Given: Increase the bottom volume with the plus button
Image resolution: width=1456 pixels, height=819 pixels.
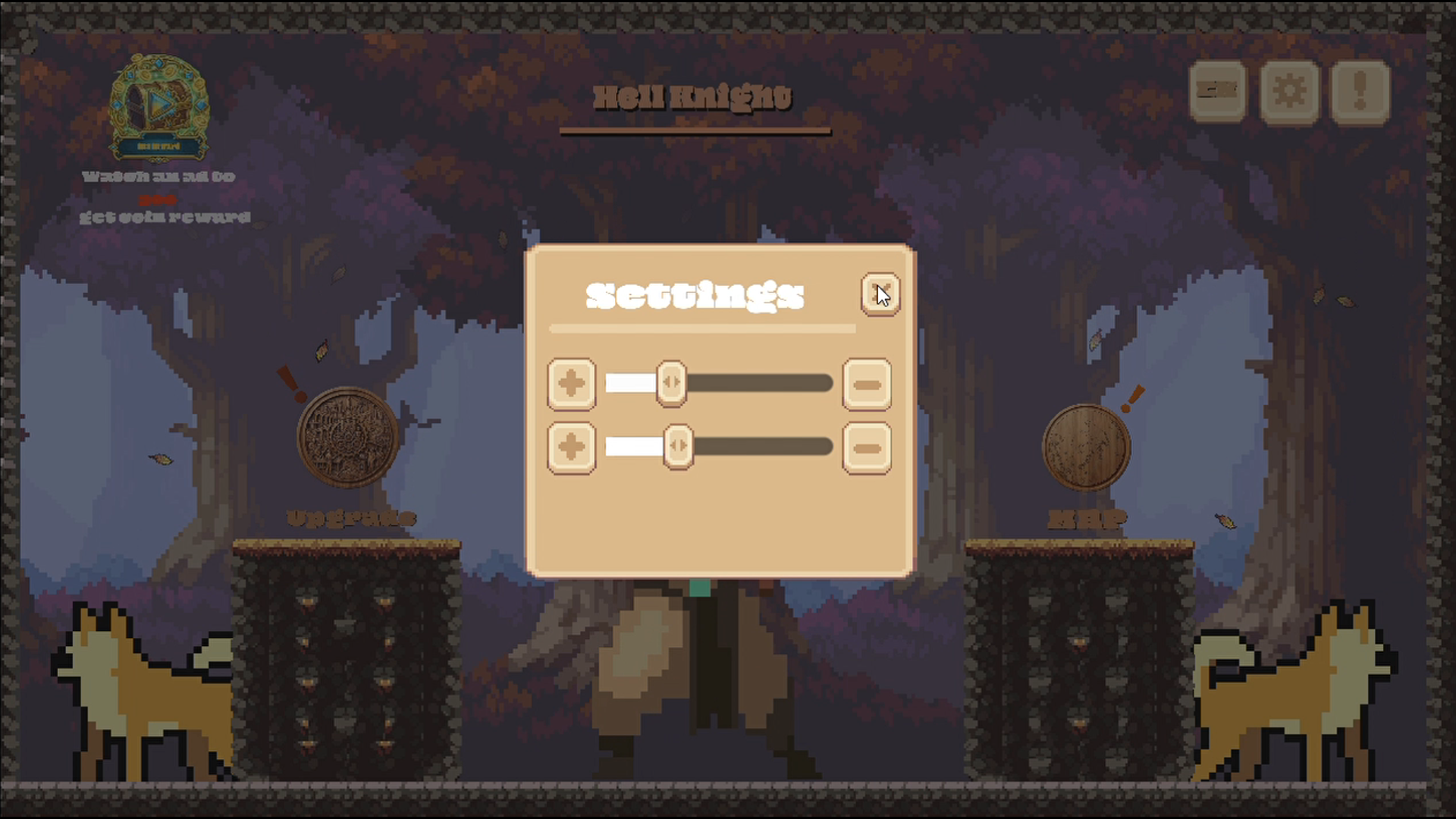Looking at the screenshot, I should [573, 447].
